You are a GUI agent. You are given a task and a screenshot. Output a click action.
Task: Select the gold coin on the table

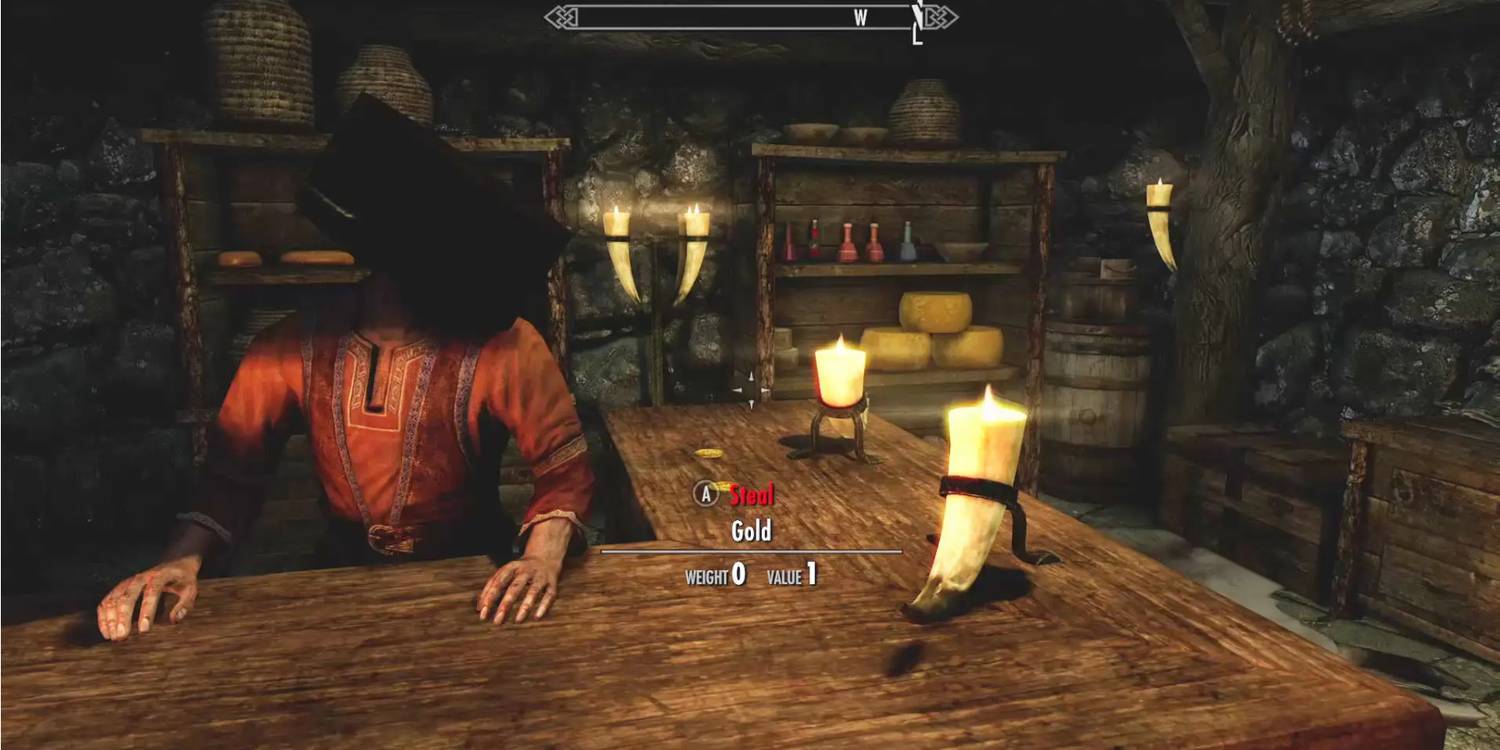[708, 453]
